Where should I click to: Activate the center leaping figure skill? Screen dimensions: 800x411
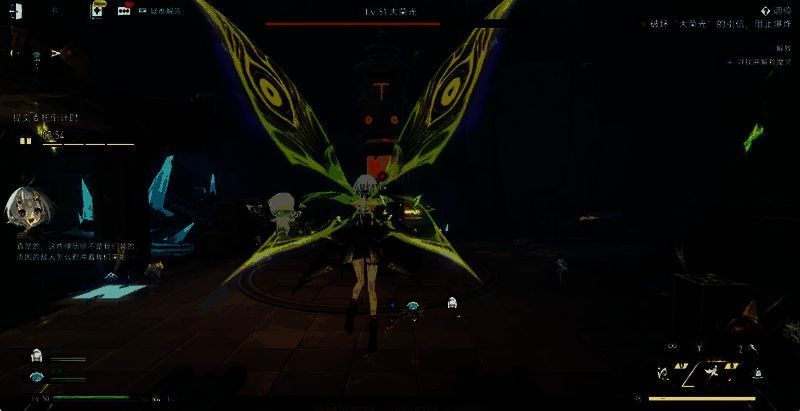(711, 372)
